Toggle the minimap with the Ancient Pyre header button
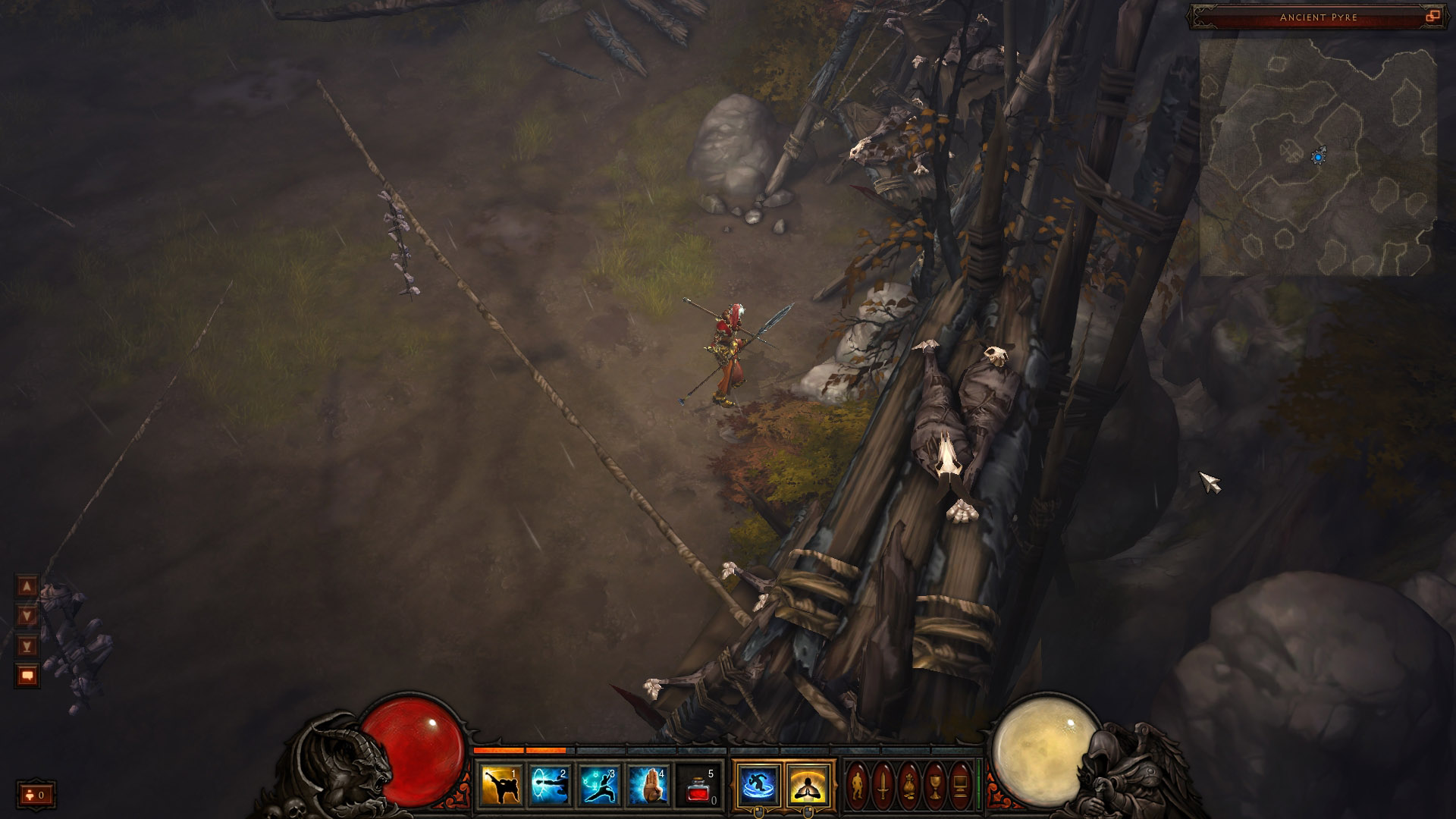This screenshot has height=819, width=1456. pyautogui.click(x=1432, y=16)
